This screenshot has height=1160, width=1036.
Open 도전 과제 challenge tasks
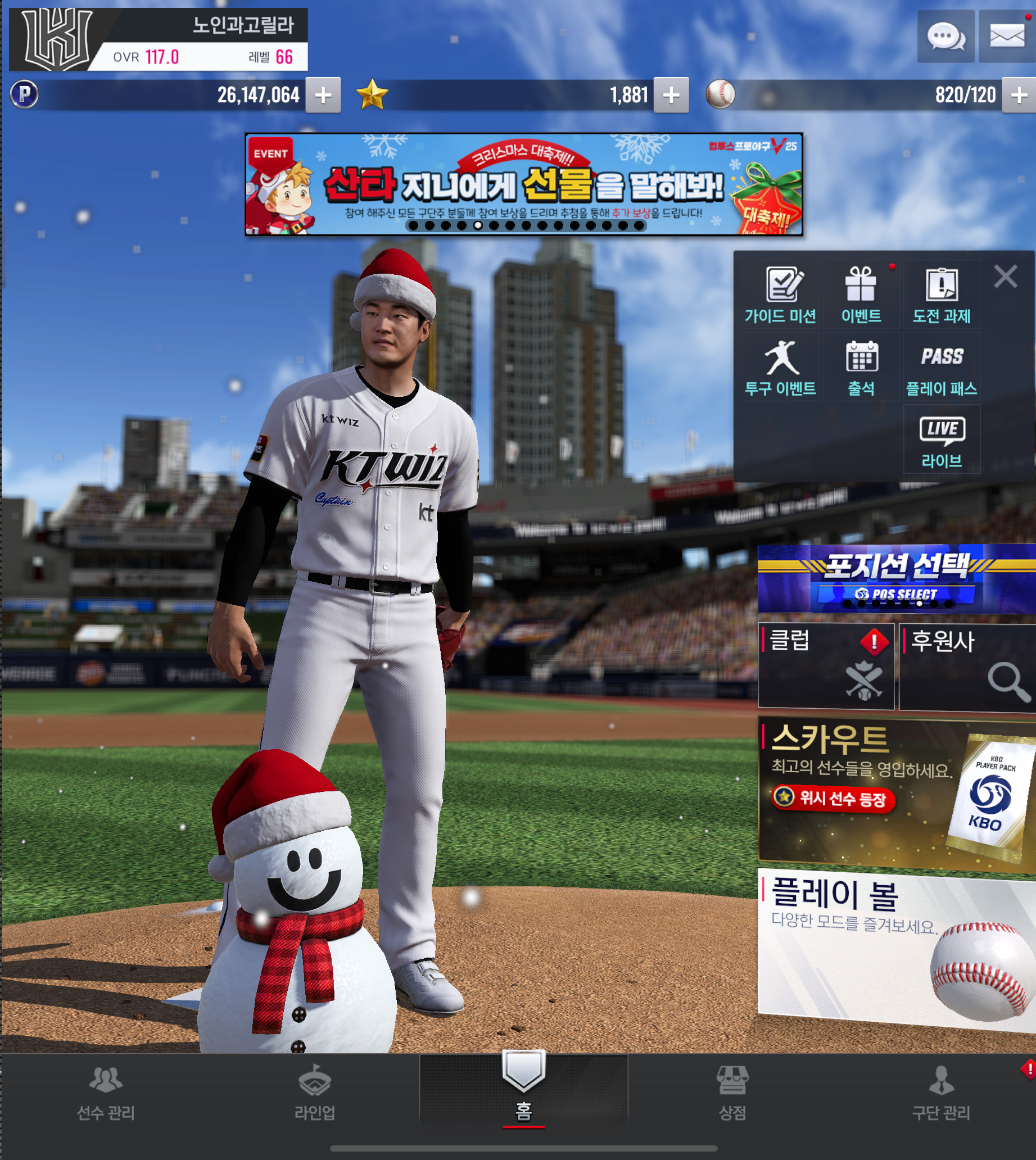click(942, 295)
